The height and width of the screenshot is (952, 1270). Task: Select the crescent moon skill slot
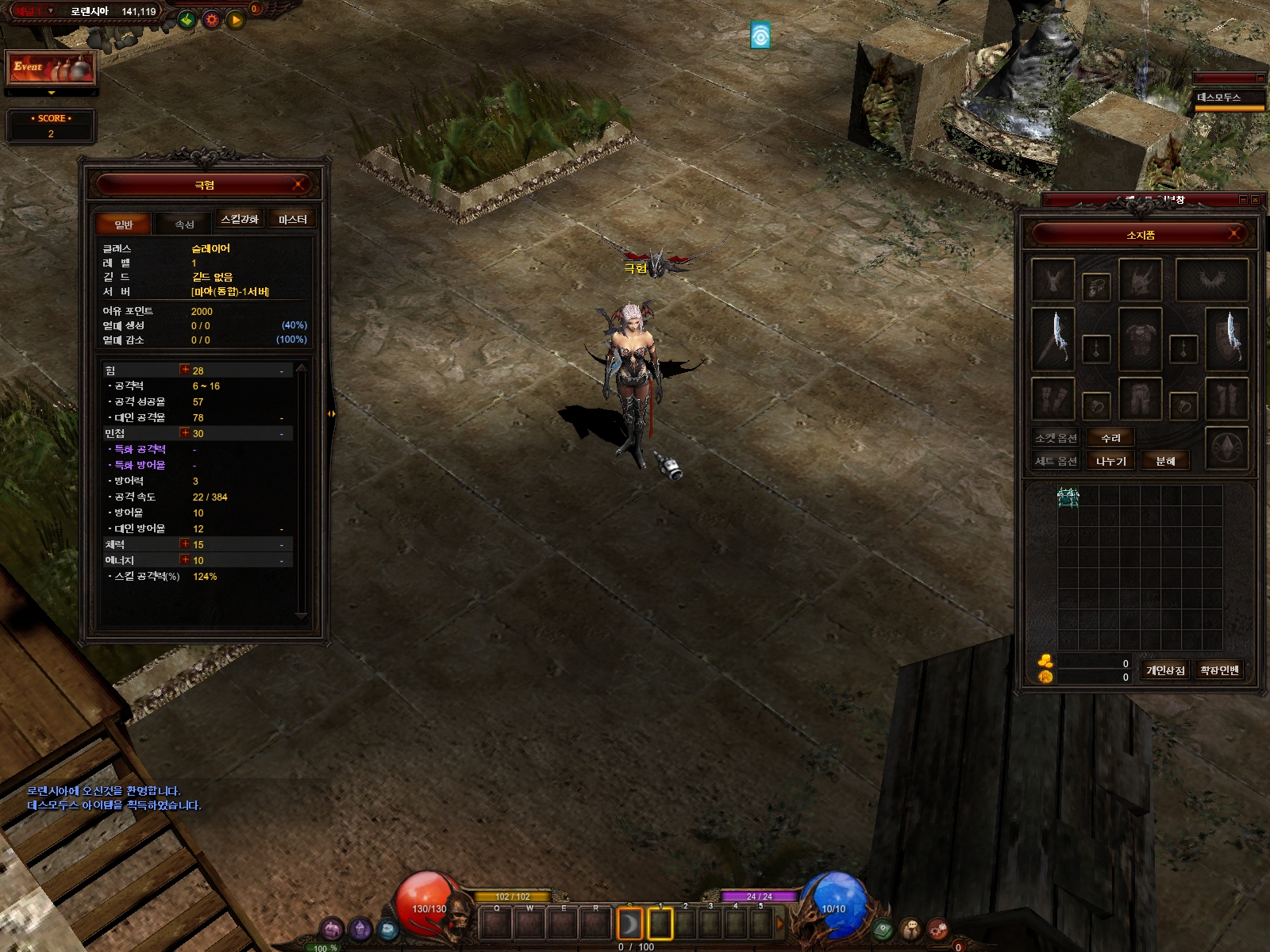click(629, 923)
